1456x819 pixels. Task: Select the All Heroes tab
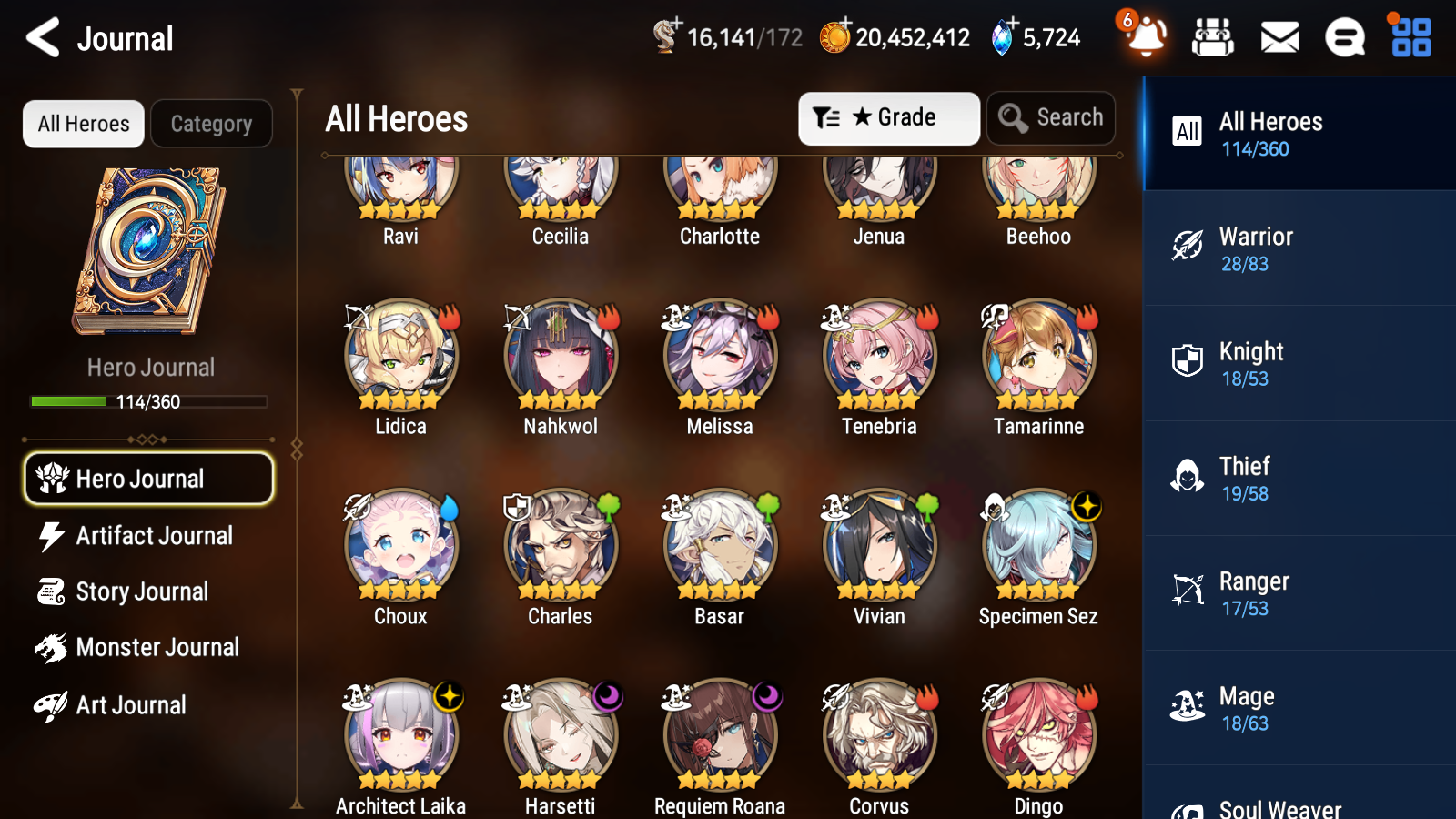[x=83, y=123]
